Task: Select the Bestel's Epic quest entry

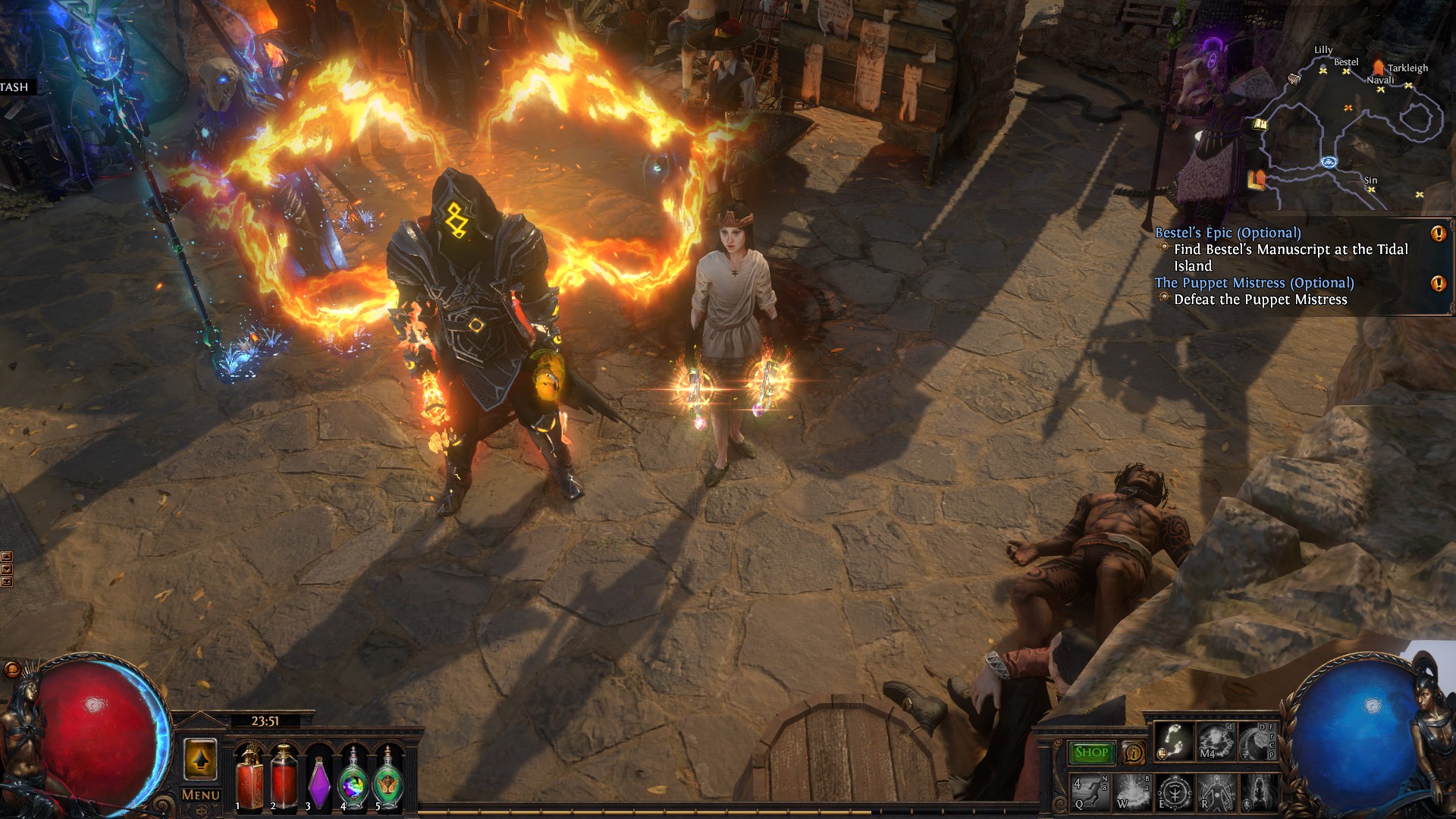Action: click(x=1227, y=233)
